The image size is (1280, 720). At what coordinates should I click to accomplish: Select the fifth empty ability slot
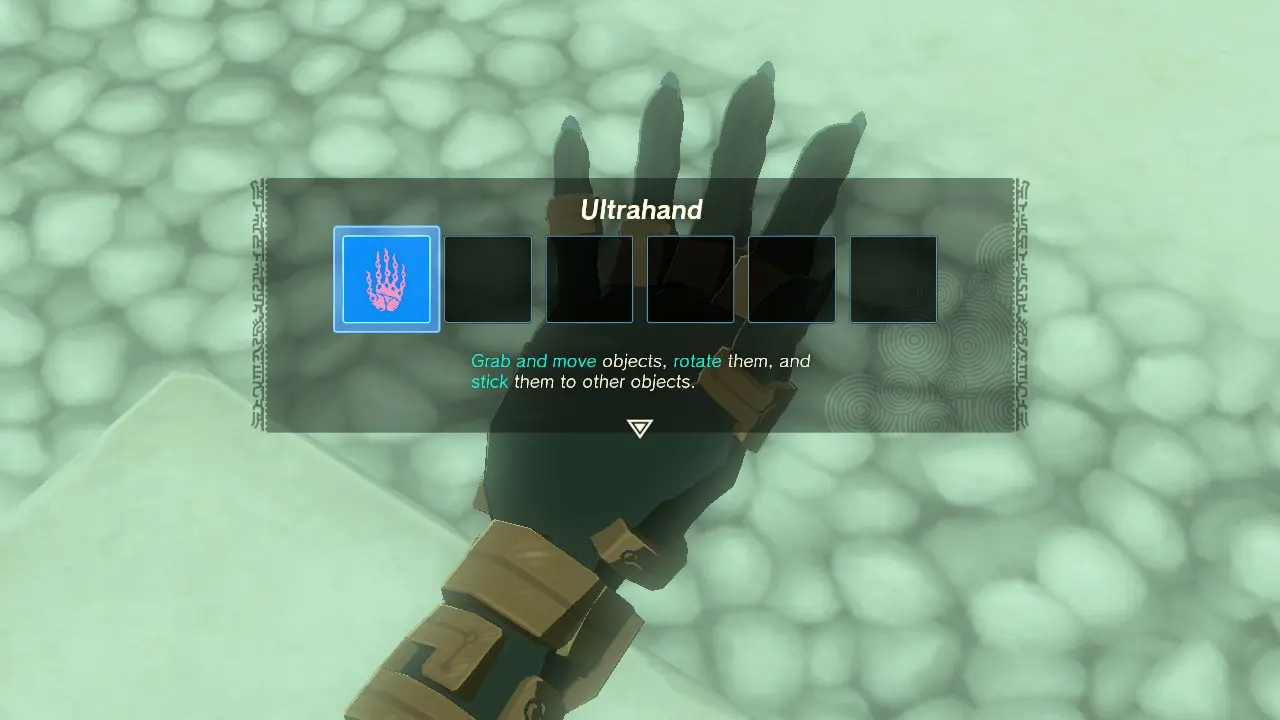791,279
